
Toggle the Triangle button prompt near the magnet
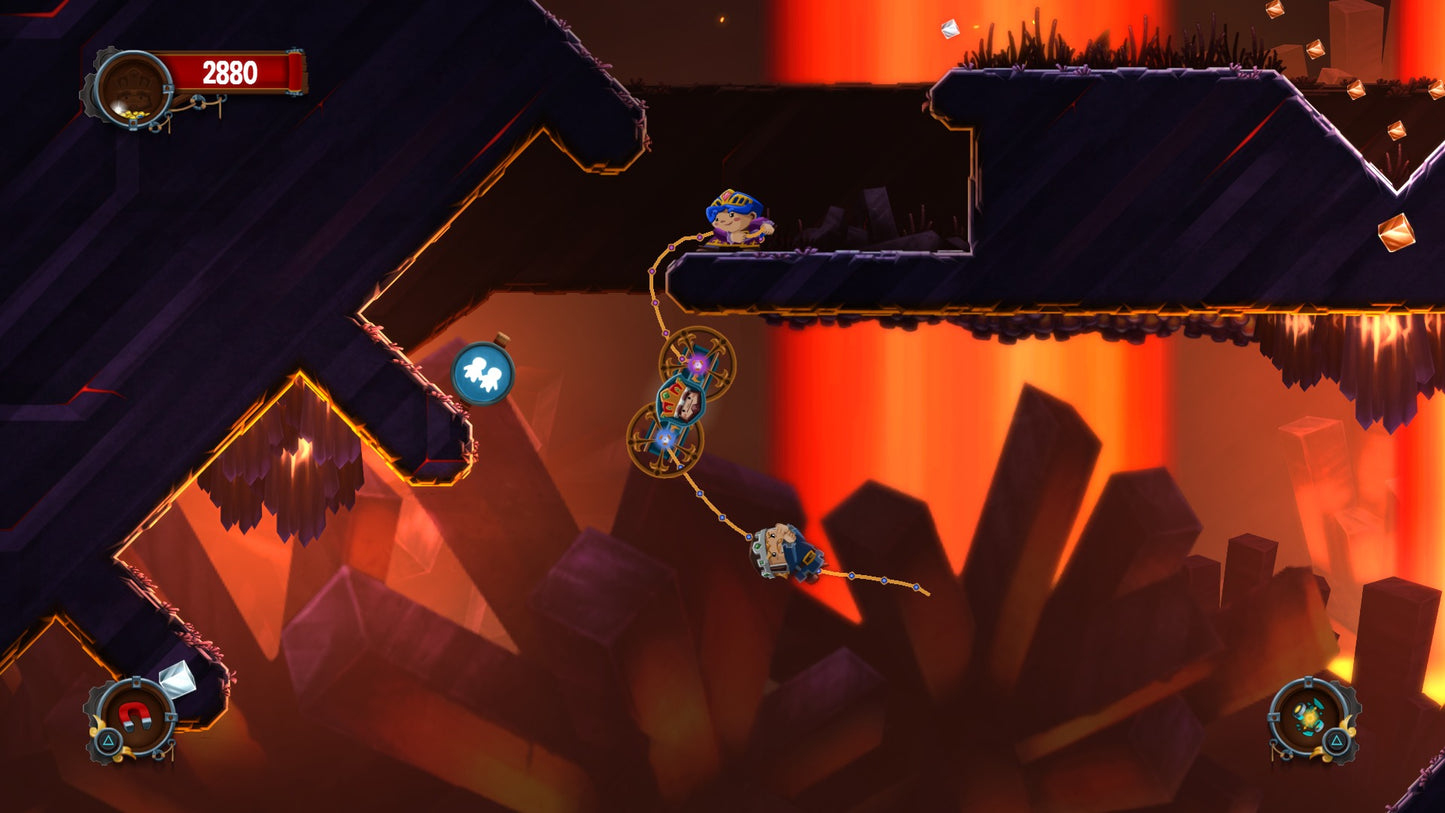(x=108, y=740)
